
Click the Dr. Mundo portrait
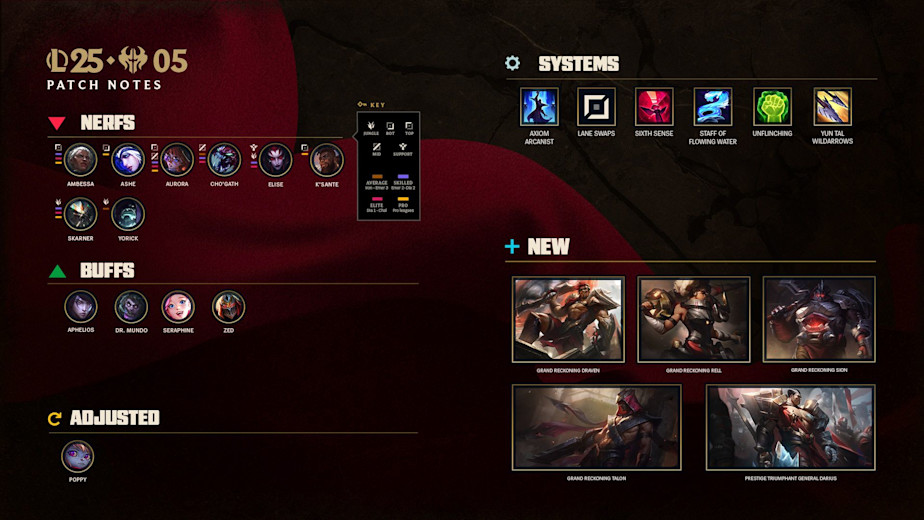click(131, 307)
